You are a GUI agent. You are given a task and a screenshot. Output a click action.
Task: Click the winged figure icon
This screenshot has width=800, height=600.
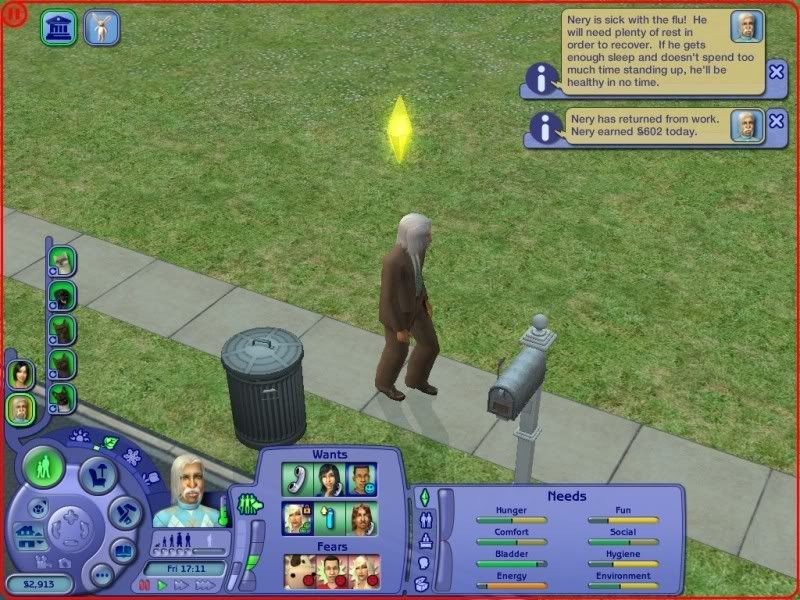(101, 27)
